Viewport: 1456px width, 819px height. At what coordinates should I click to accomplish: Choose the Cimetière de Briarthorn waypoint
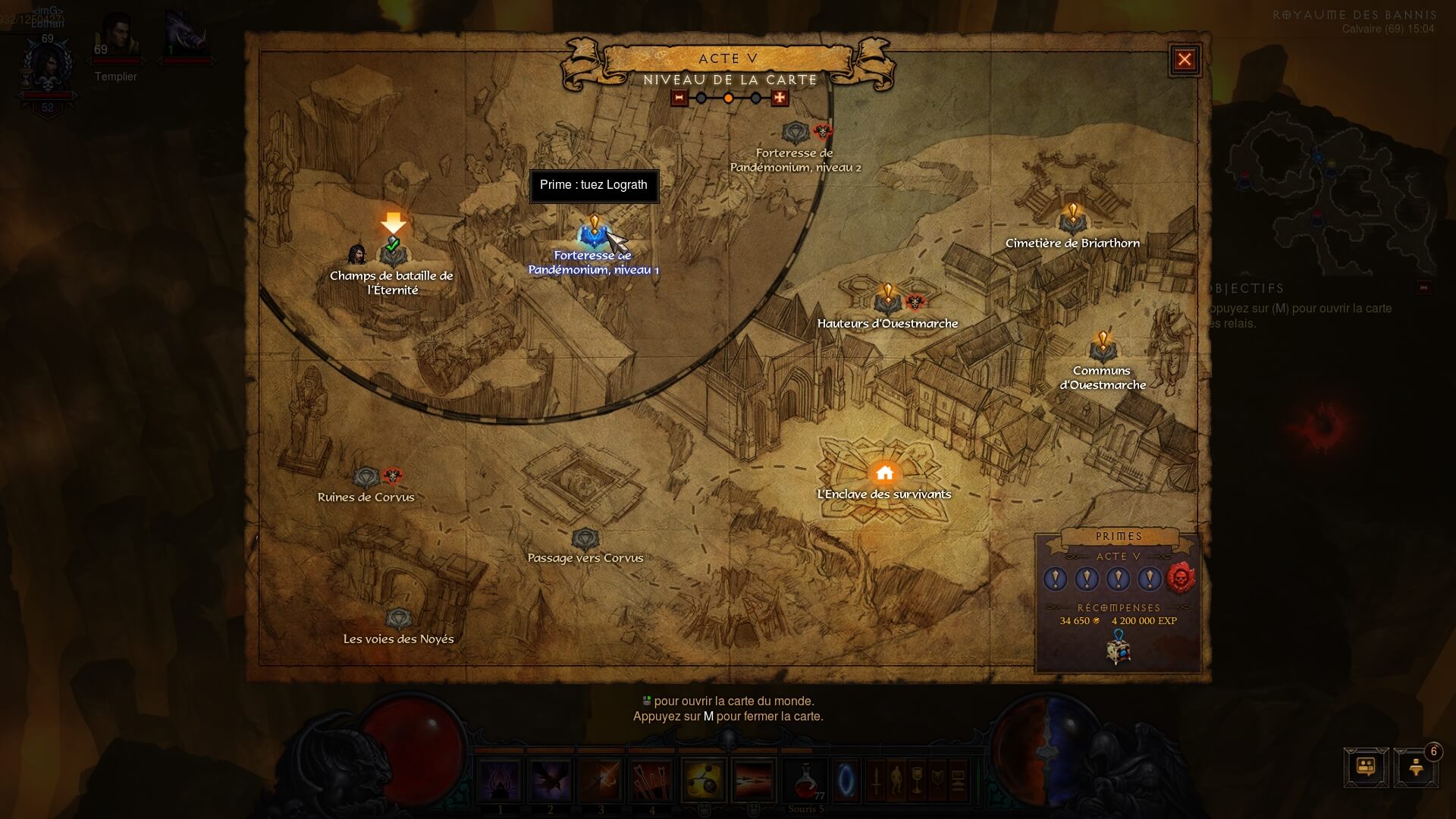[1072, 222]
